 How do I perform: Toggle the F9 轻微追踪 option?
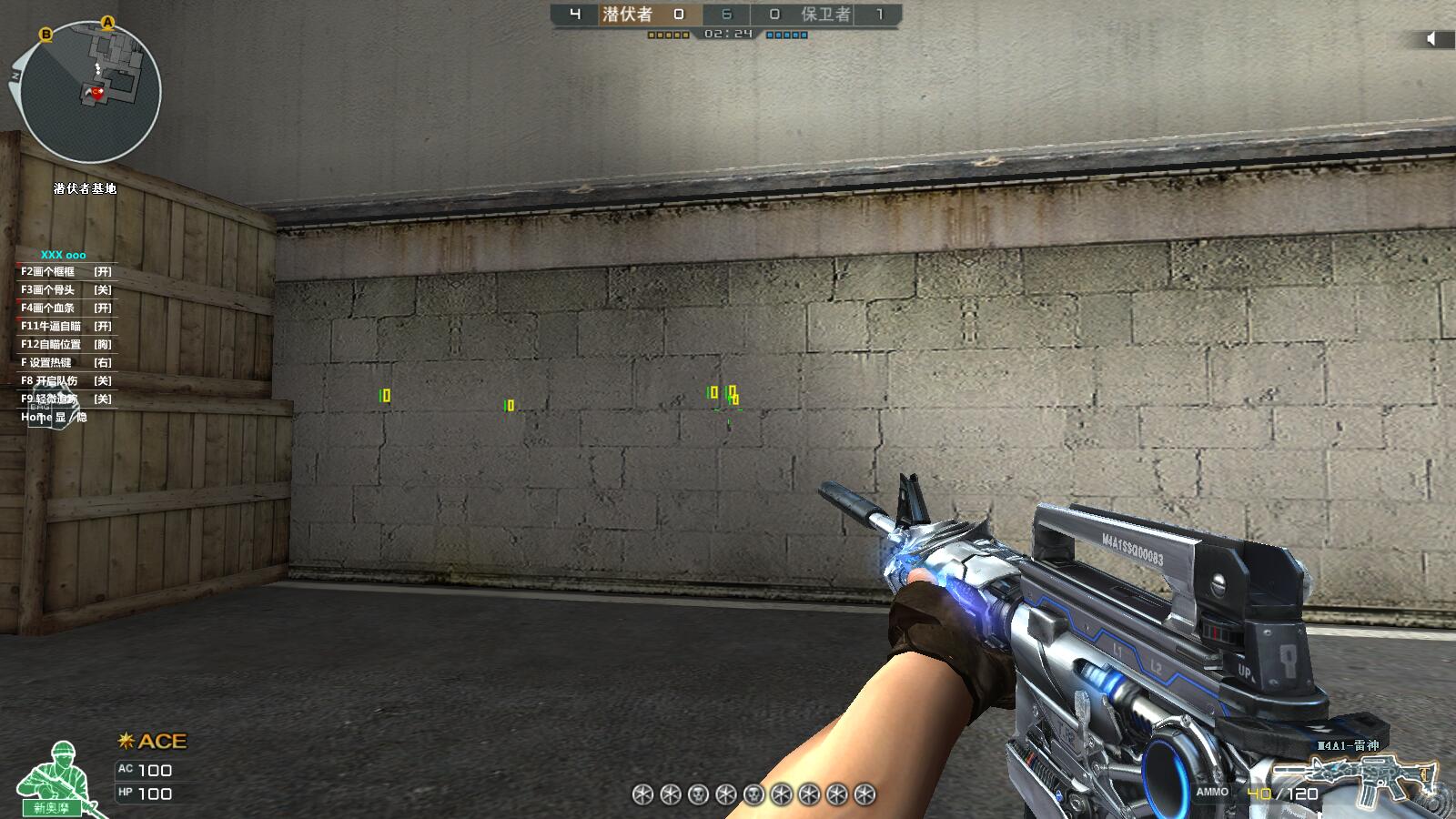[66, 399]
